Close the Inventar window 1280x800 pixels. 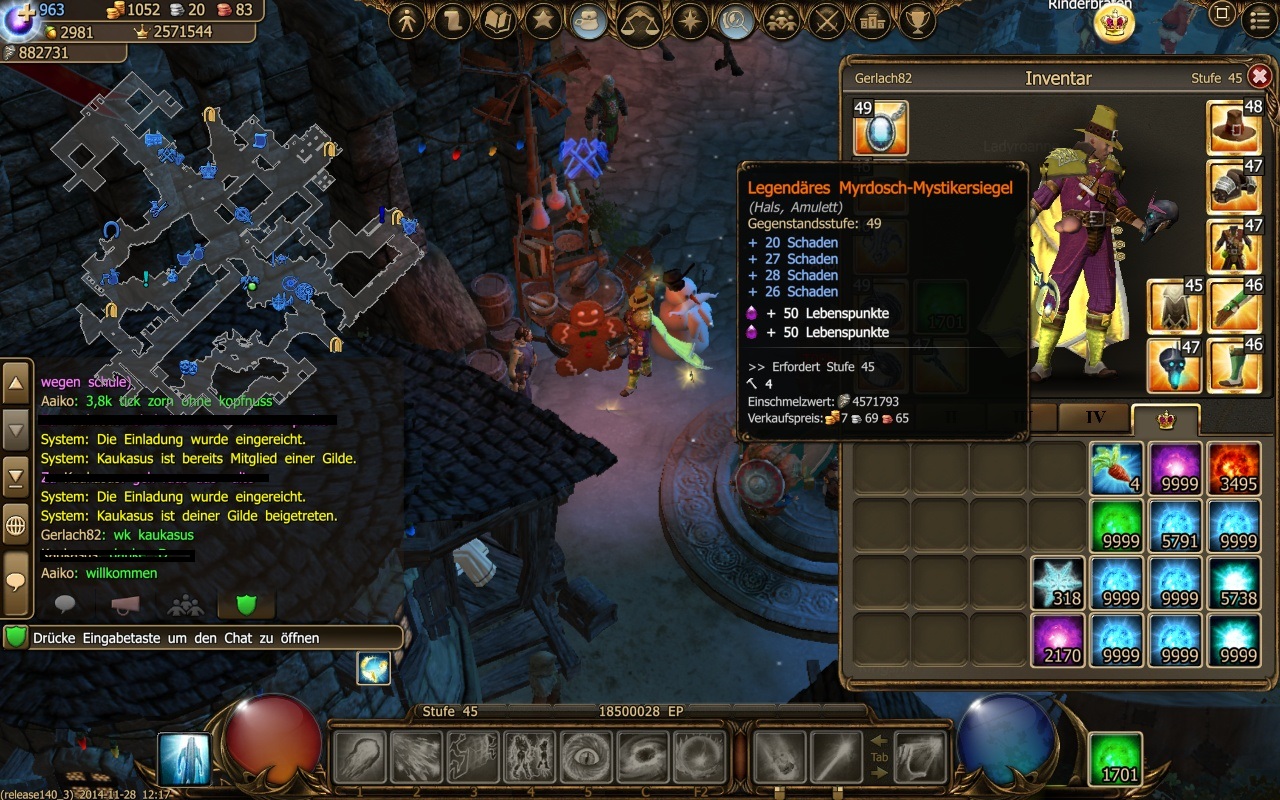click(x=1259, y=77)
